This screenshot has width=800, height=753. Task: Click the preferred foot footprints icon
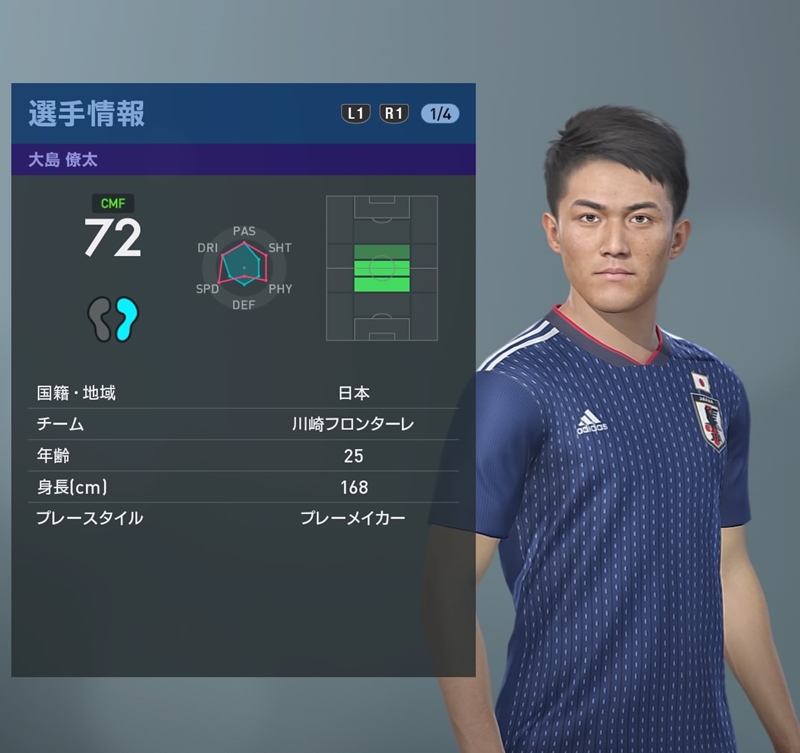point(112,320)
